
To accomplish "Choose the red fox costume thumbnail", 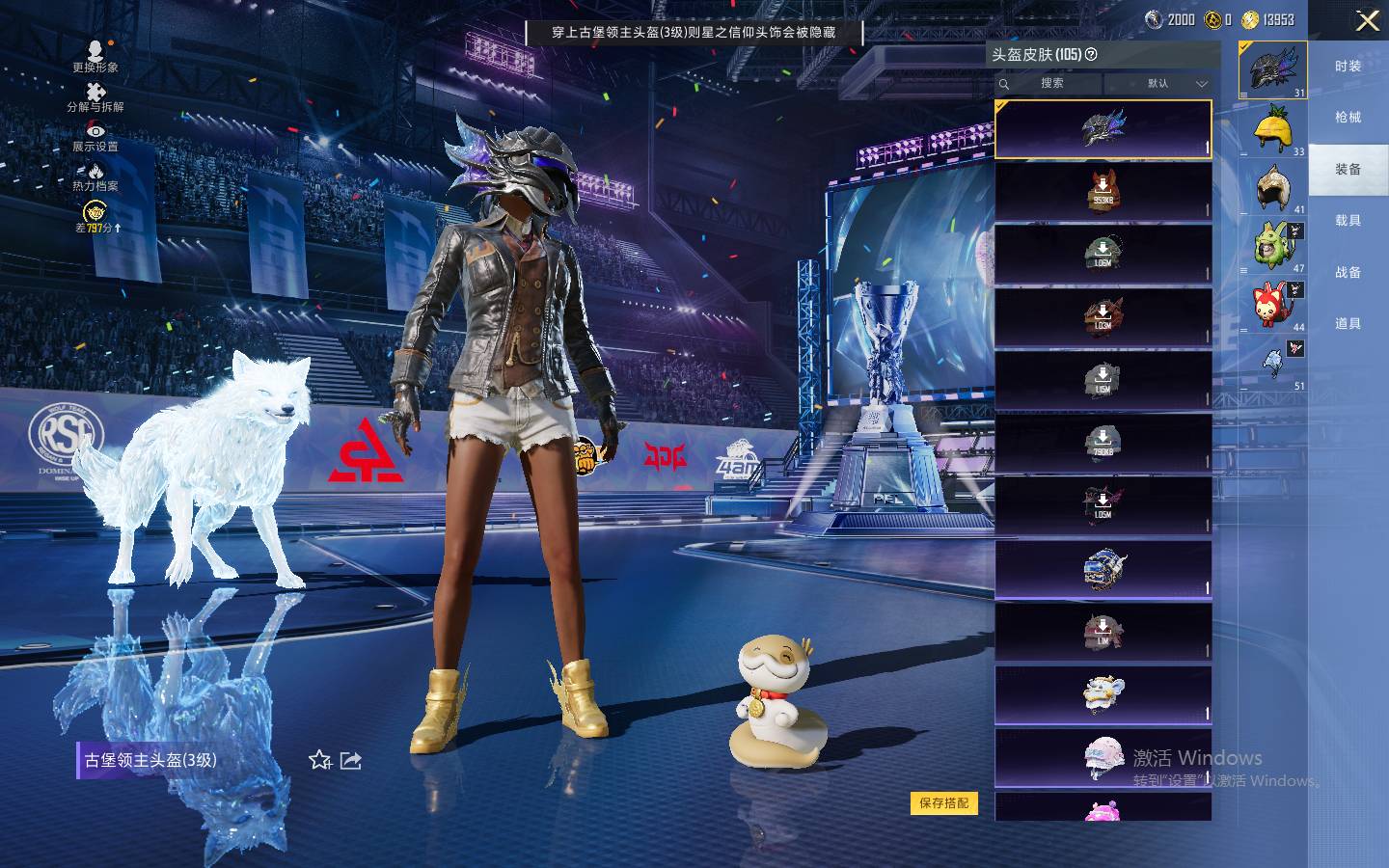I will pyautogui.click(x=1273, y=303).
